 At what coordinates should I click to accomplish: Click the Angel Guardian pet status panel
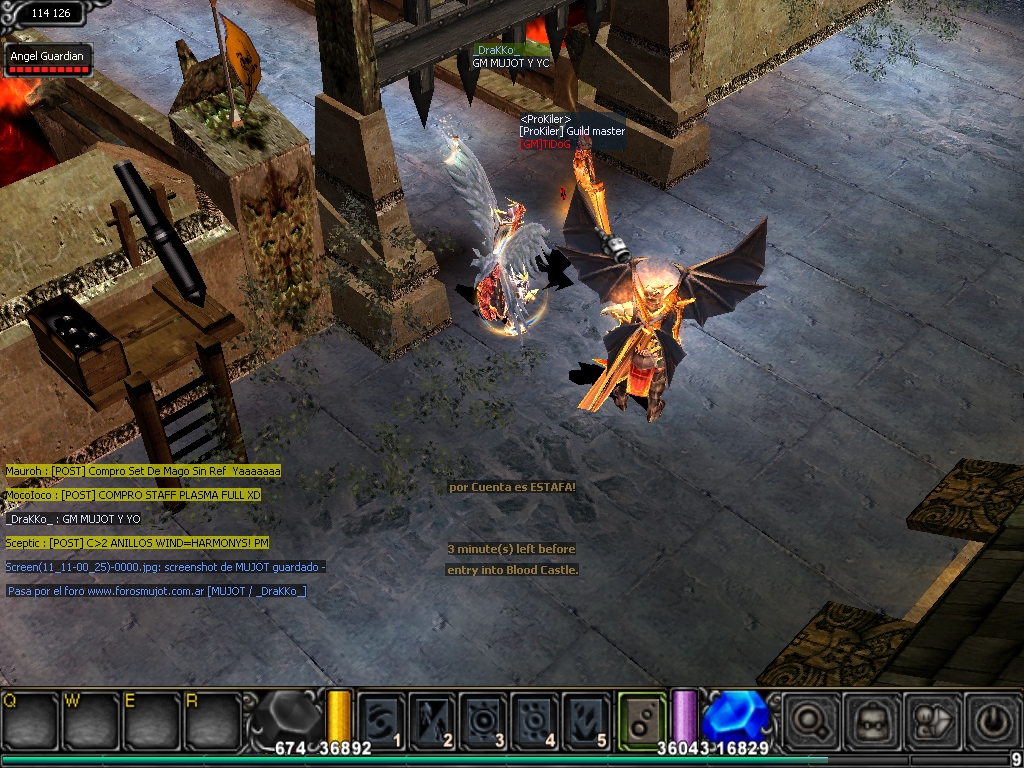coord(47,62)
